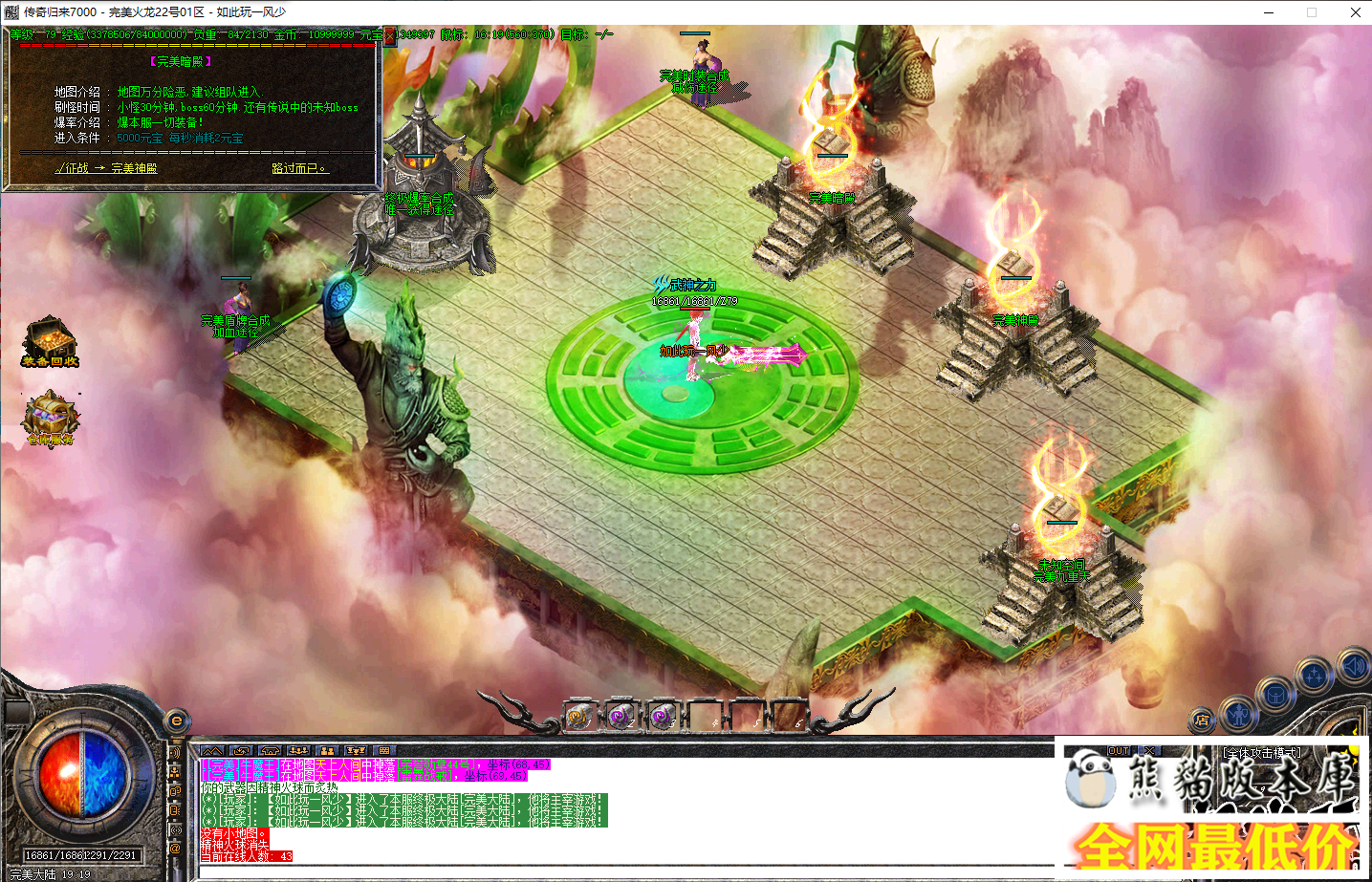
Task: Click the trade hand icon in chat toolbar
Action: click(x=240, y=751)
